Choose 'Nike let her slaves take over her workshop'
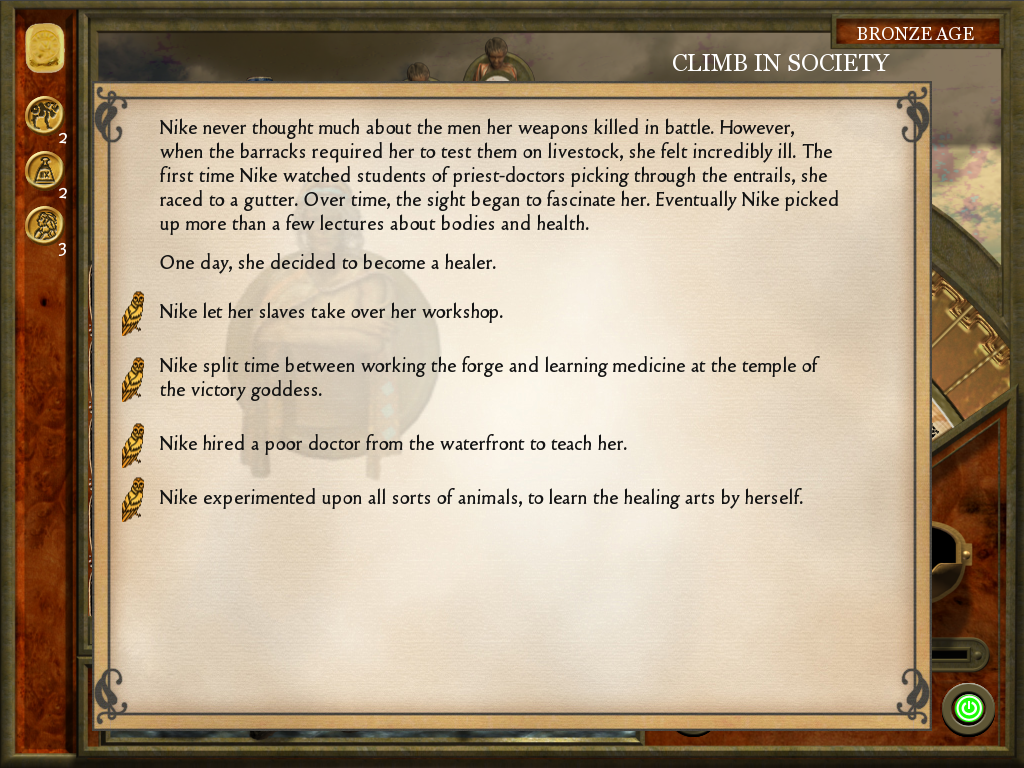This screenshot has height=768, width=1024. (x=330, y=312)
